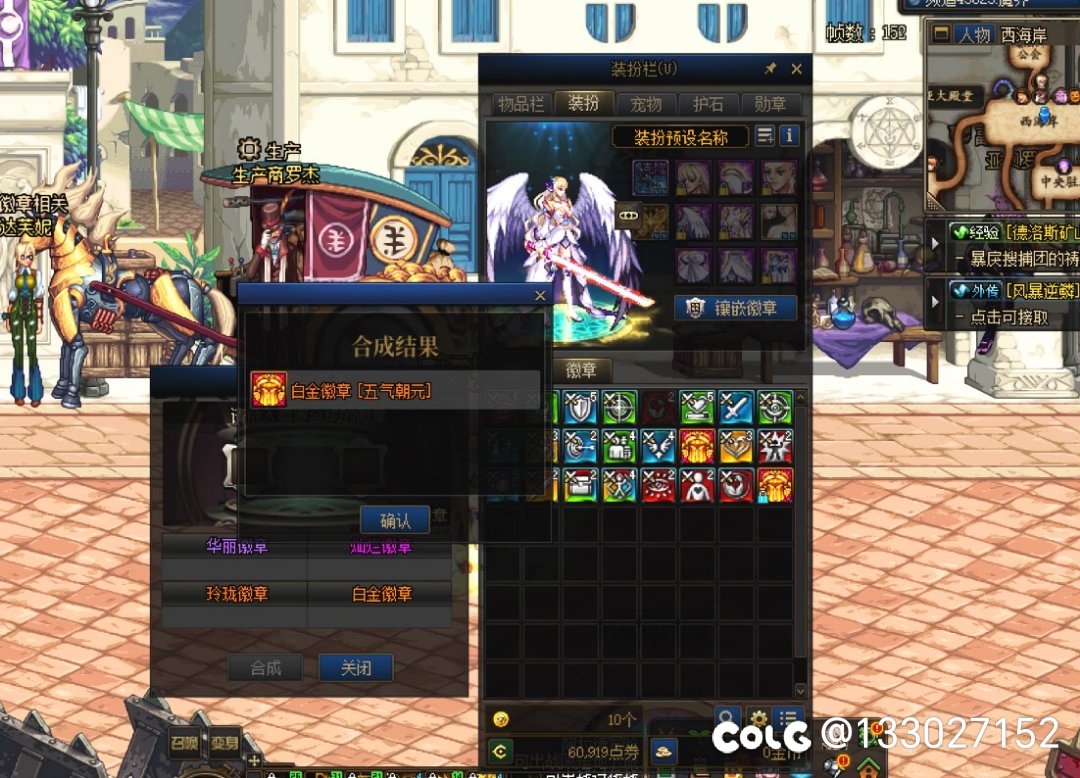Close the 装扮栏 window
1080x778 pixels.
tap(796, 69)
